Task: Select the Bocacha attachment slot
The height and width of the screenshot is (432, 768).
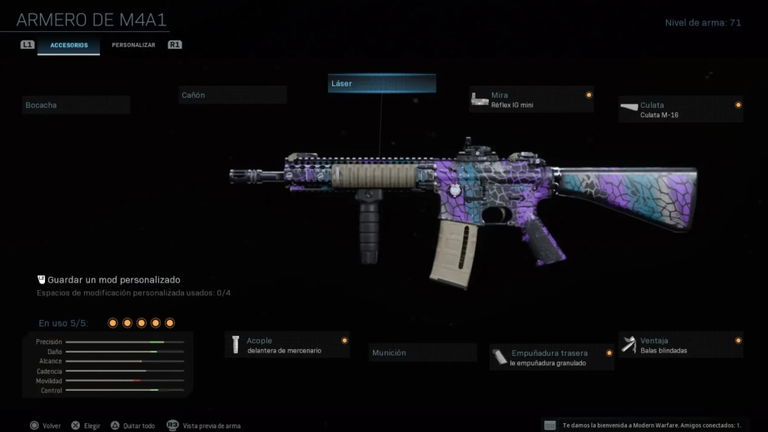Action: click(x=76, y=105)
